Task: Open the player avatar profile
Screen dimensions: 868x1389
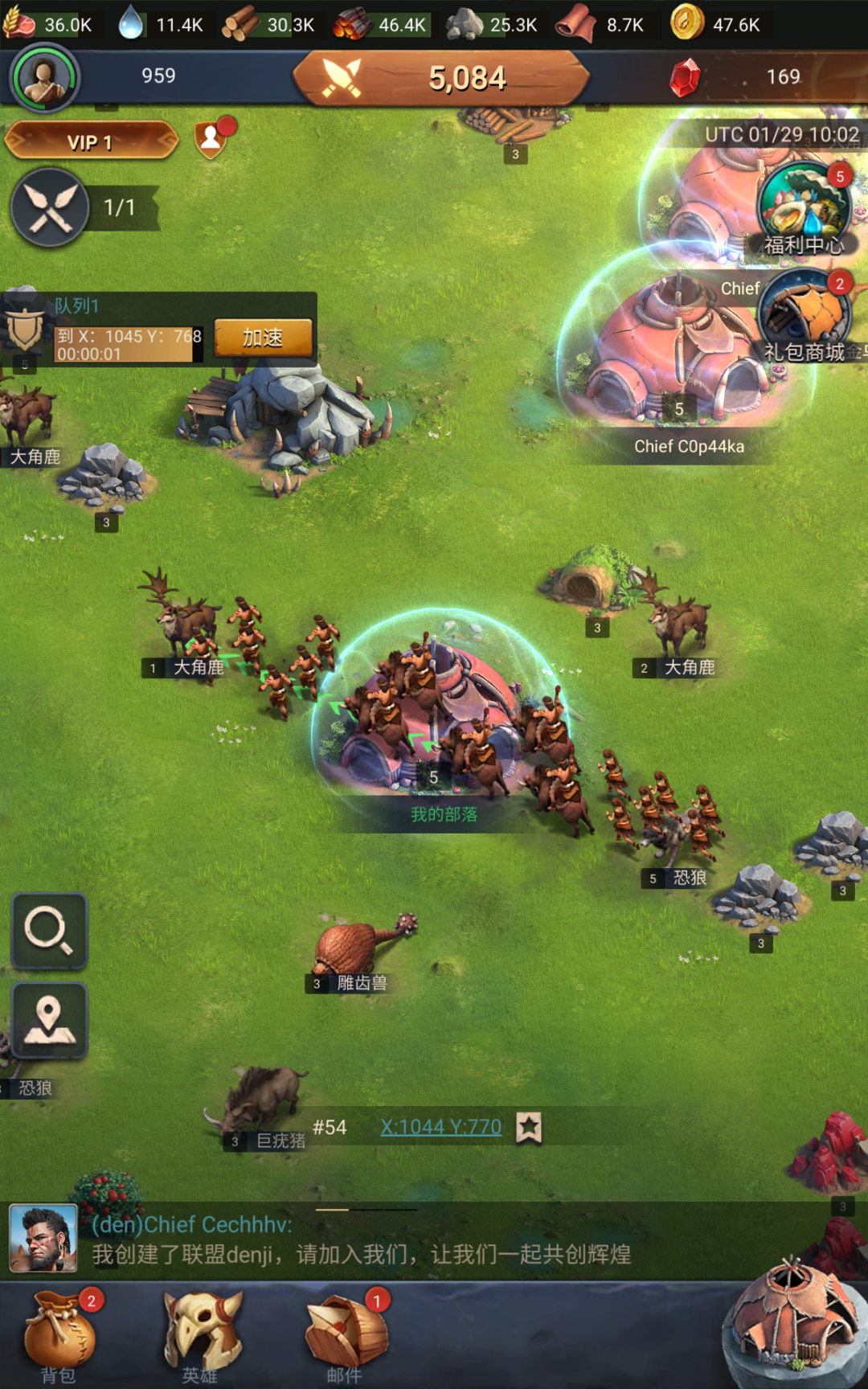Action: [x=44, y=79]
